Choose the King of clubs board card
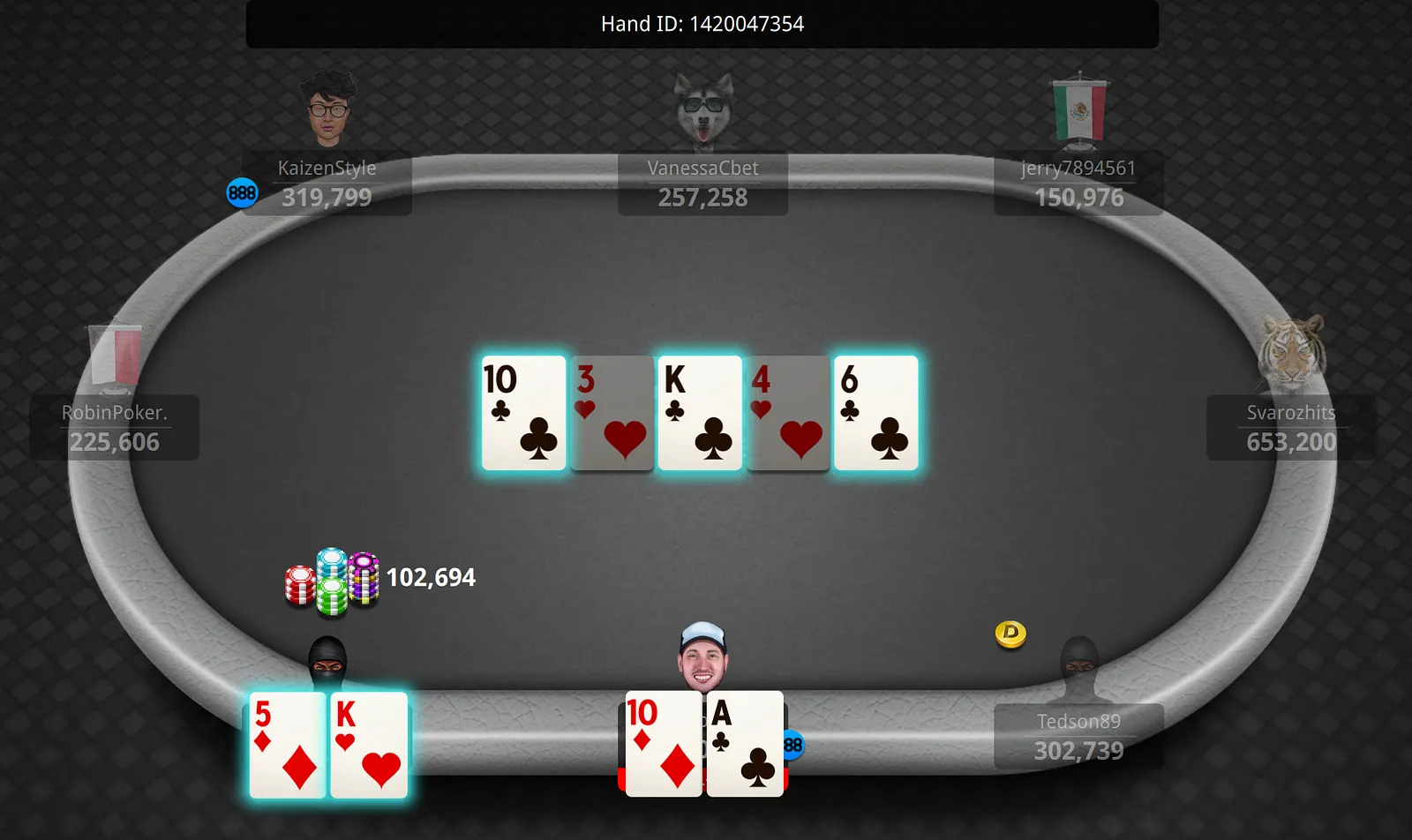Screen dimensions: 1412x840 [700, 413]
